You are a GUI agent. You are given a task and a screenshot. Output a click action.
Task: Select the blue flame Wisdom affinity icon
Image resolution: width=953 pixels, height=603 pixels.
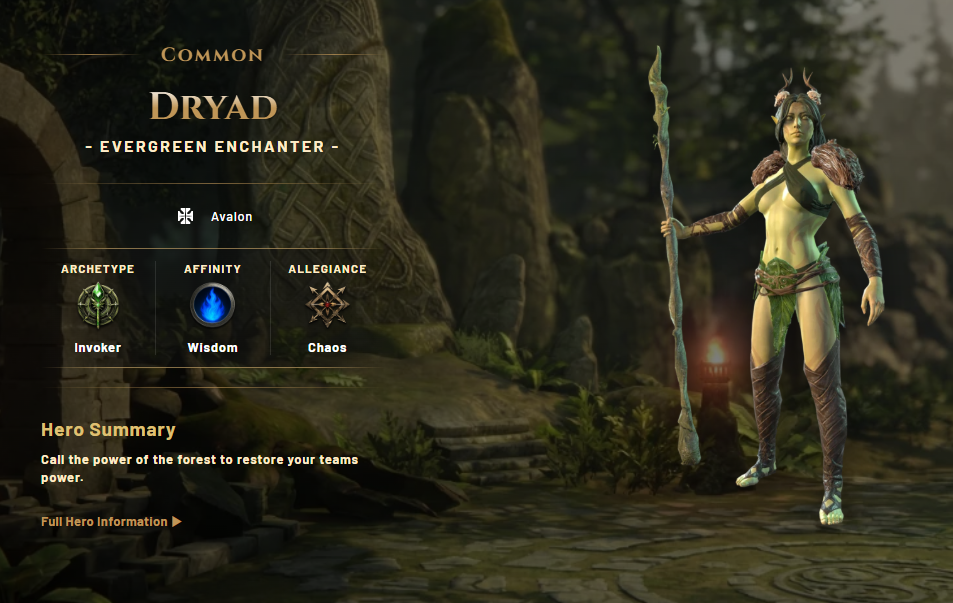coord(212,306)
